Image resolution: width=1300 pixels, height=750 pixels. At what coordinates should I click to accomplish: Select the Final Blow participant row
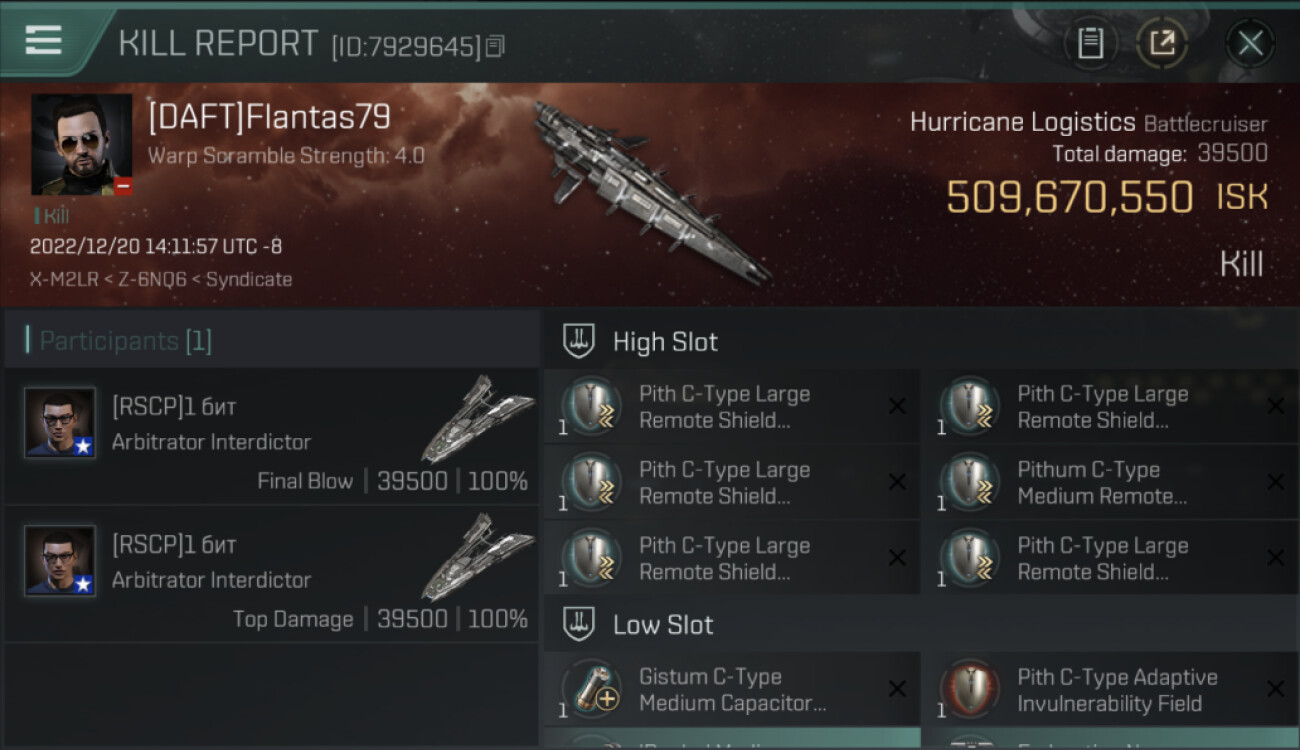[272, 436]
